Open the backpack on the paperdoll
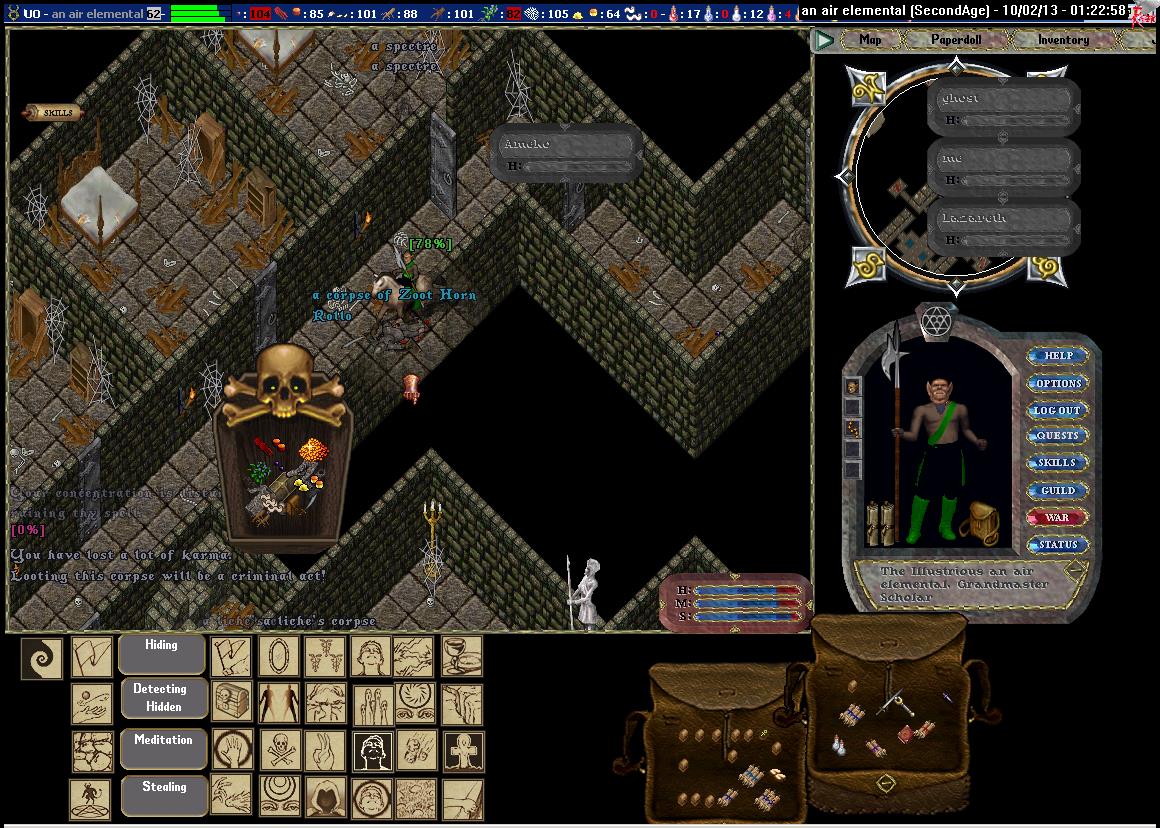The width and height of the screenshot is (1160, 828). click(979, 523)
